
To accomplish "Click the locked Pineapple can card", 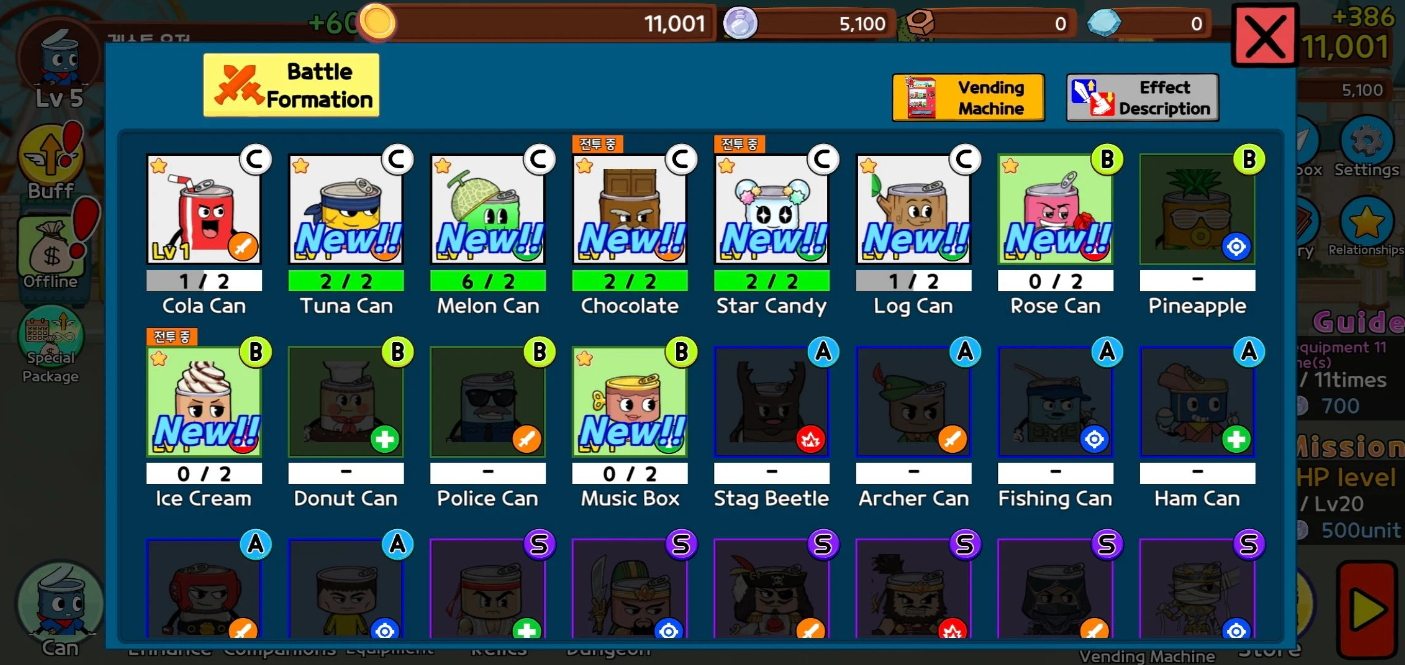I will click(1197, 209).
